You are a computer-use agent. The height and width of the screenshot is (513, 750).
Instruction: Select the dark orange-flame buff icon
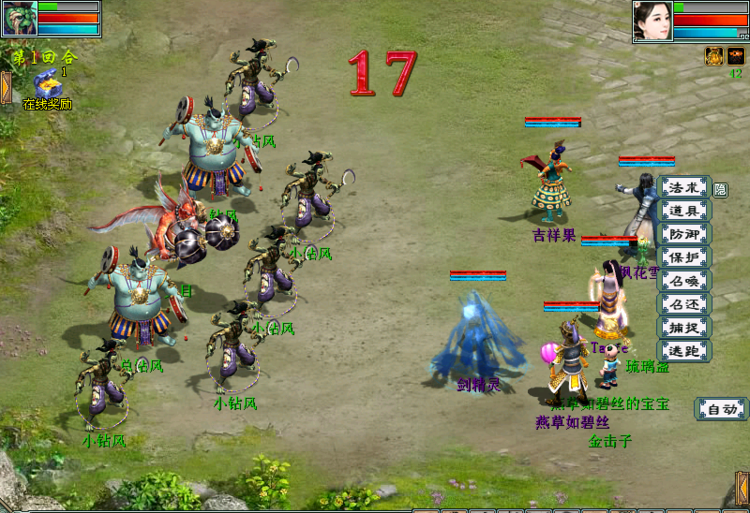pos(736,56)
